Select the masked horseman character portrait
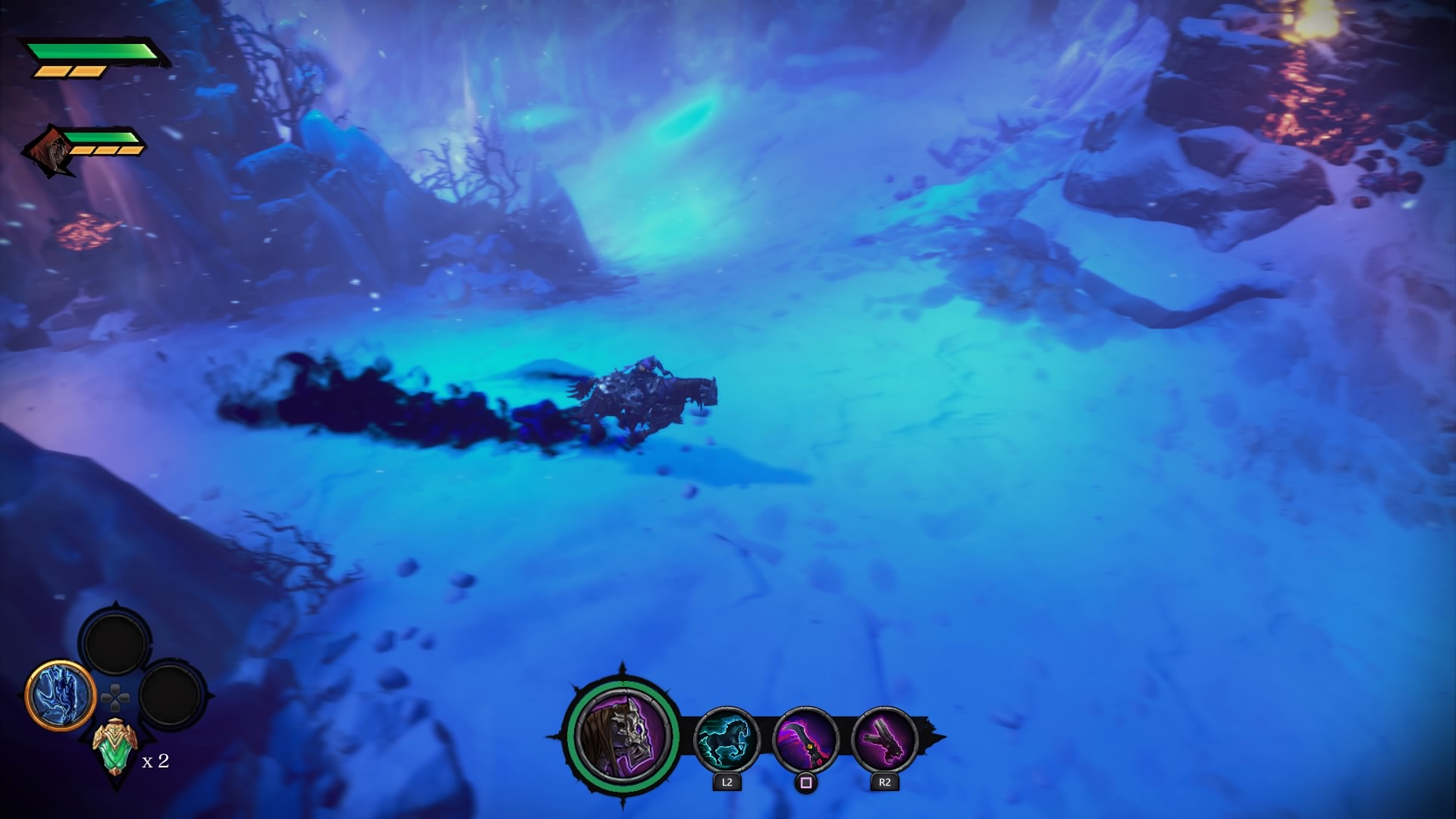 pos(622,736)
